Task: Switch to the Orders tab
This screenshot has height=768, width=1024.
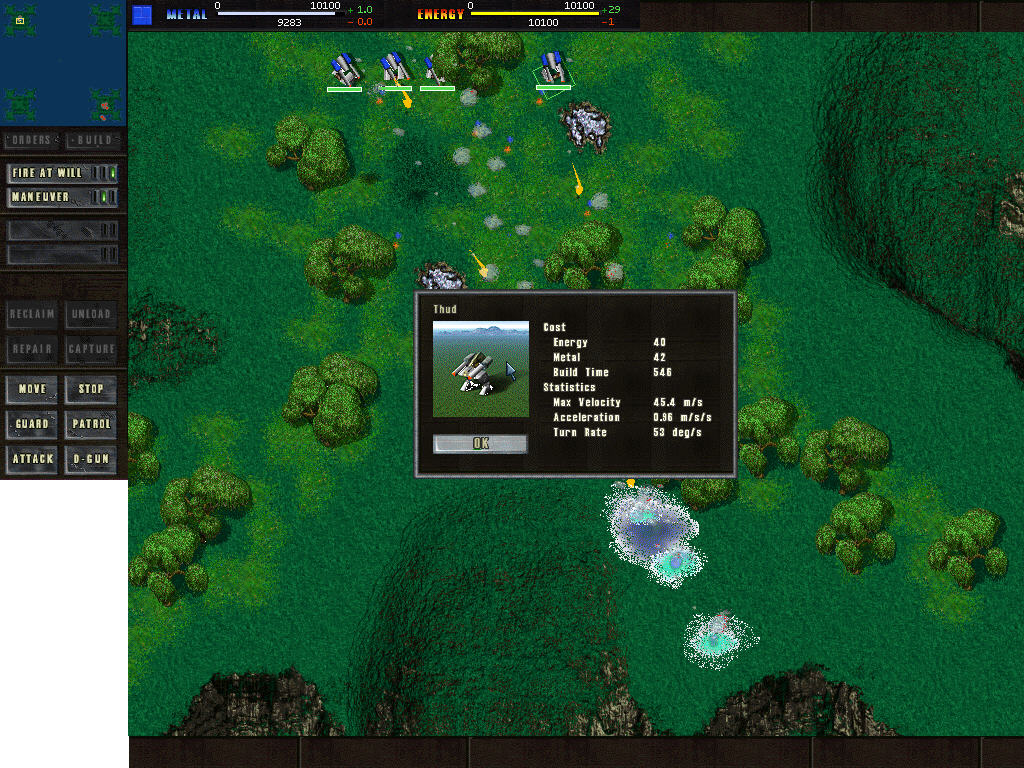Action: point(32,140)
